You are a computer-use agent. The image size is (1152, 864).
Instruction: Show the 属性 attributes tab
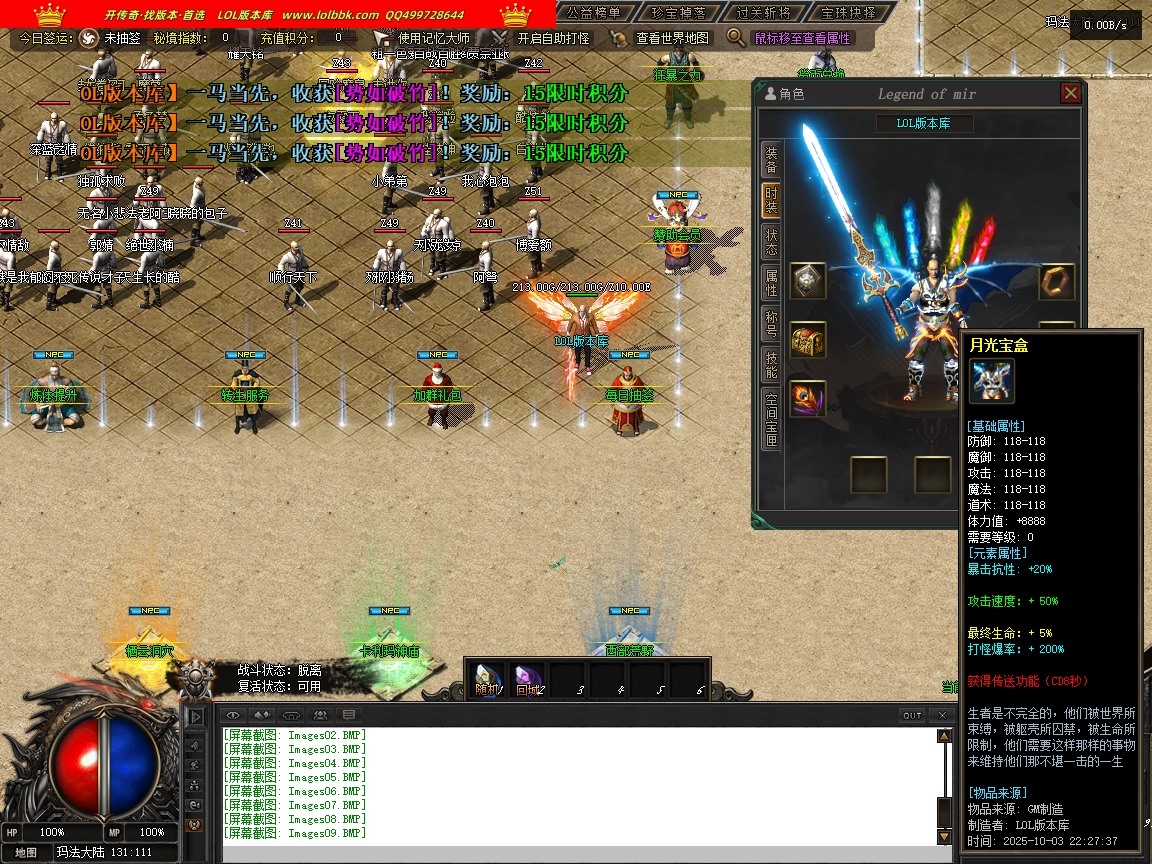click(x=771, y=283)
